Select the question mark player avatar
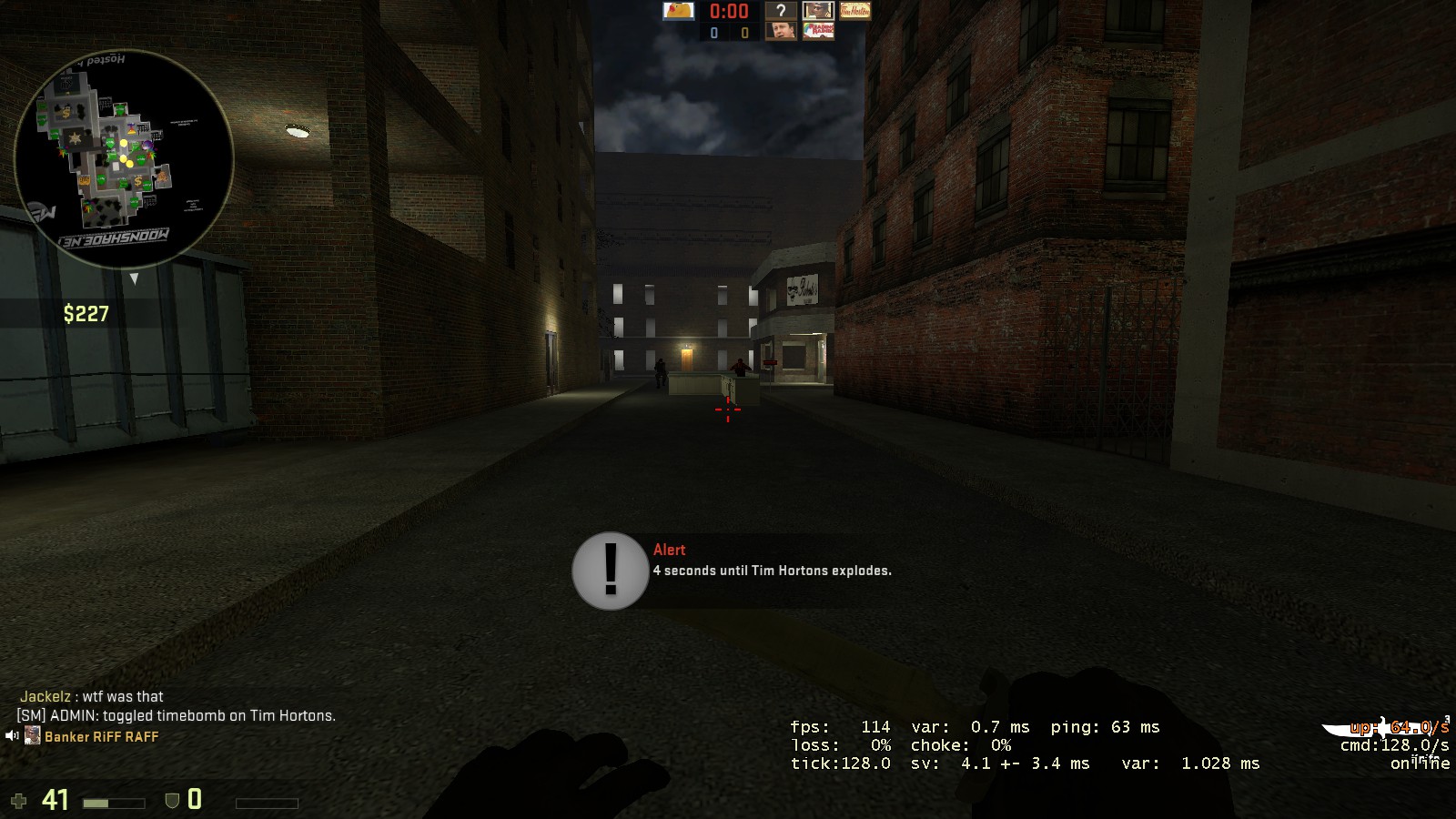 click(780, 11)
